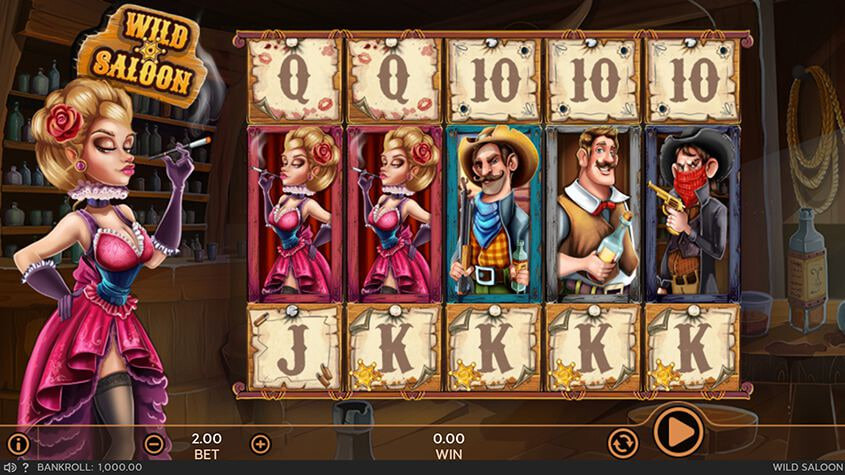845x475 pixels.
Task: Open the info paytable button
Action: (18, 443)
